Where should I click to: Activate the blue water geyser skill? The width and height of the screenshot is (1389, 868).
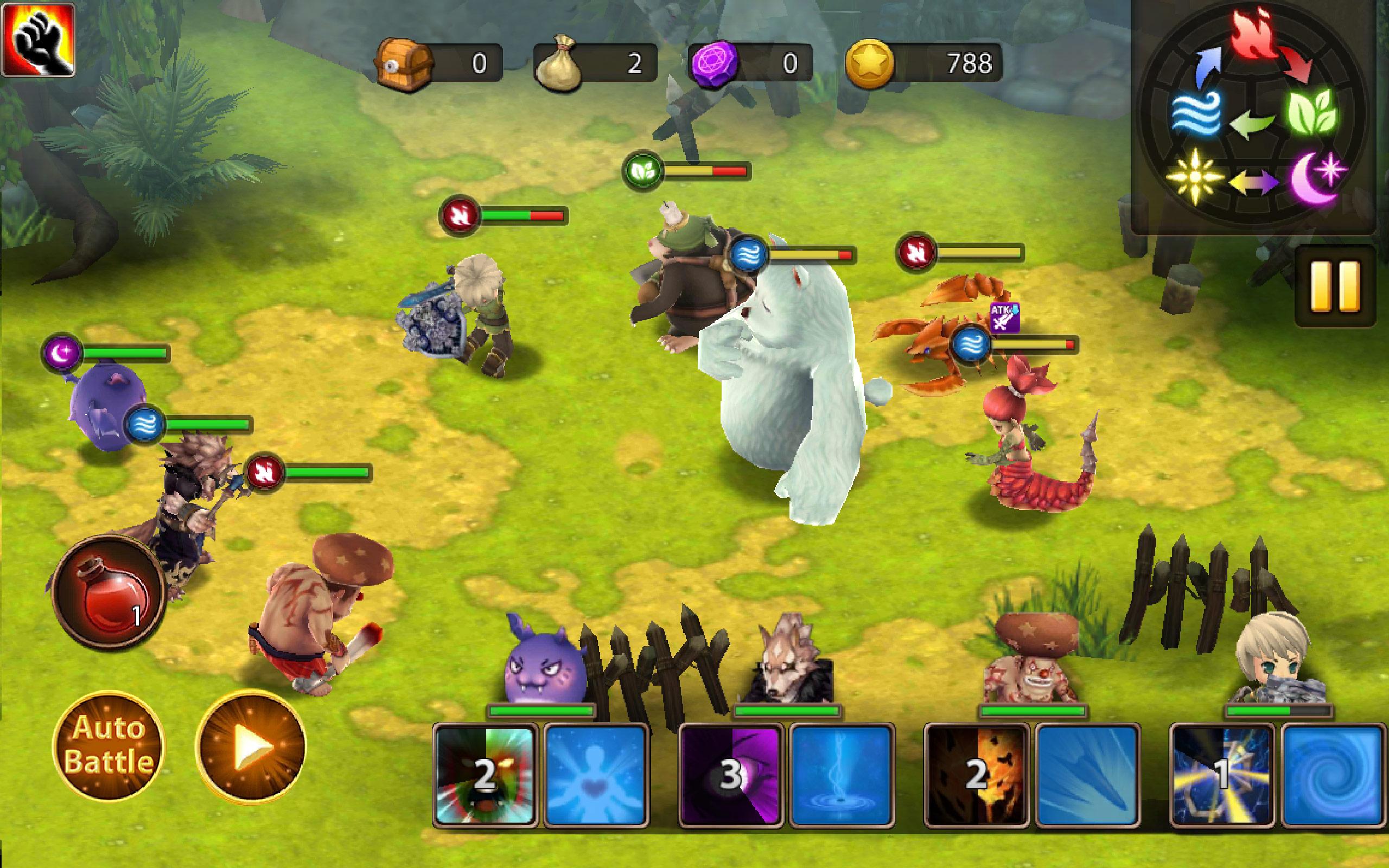coord(842,776)
